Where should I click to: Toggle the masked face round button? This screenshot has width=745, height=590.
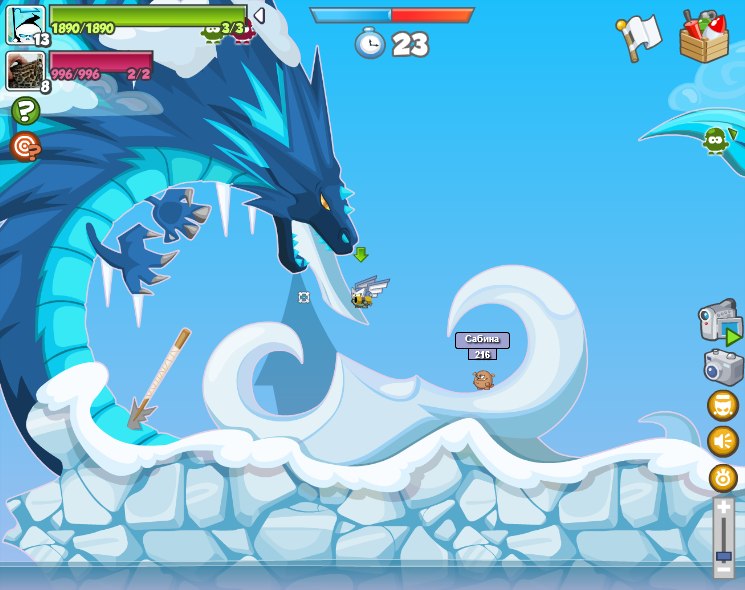click(x=723, y=406)
